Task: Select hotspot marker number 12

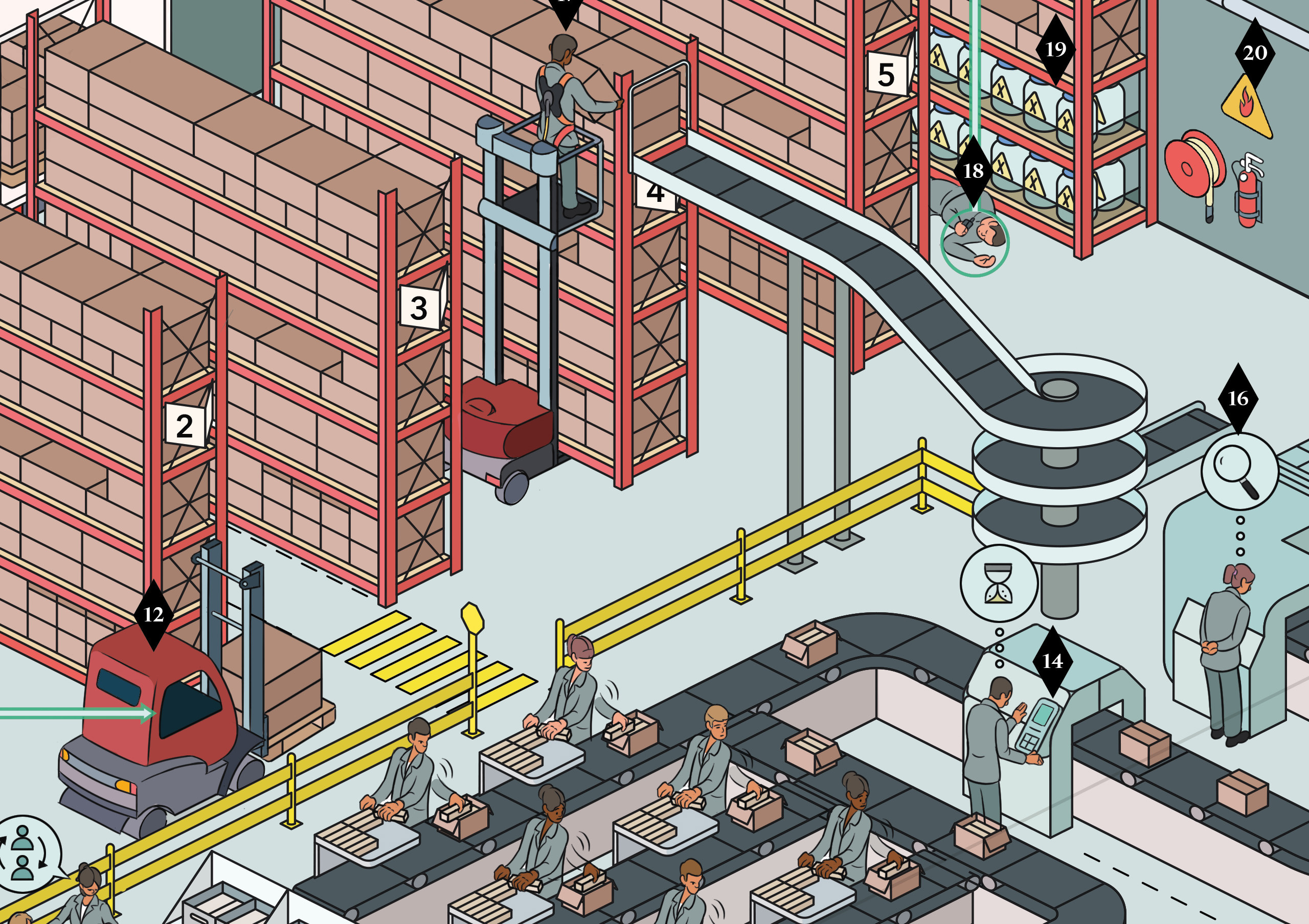Action: [x=153, y=615]
